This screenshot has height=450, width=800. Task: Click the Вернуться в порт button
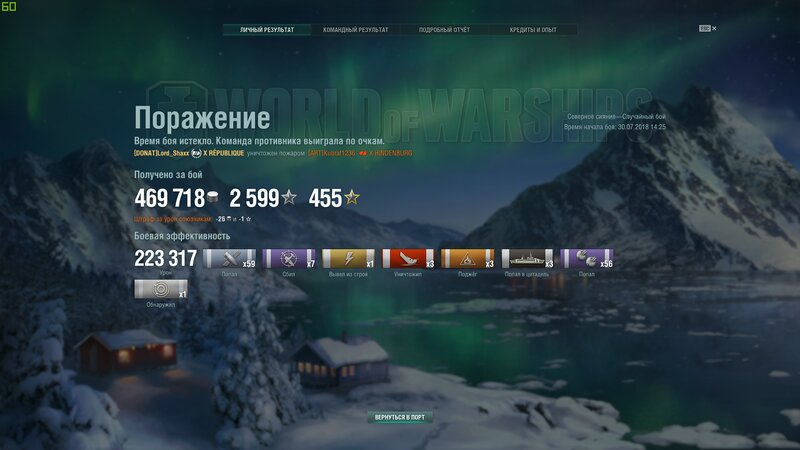pyautogui.click(x=400, y=416)
